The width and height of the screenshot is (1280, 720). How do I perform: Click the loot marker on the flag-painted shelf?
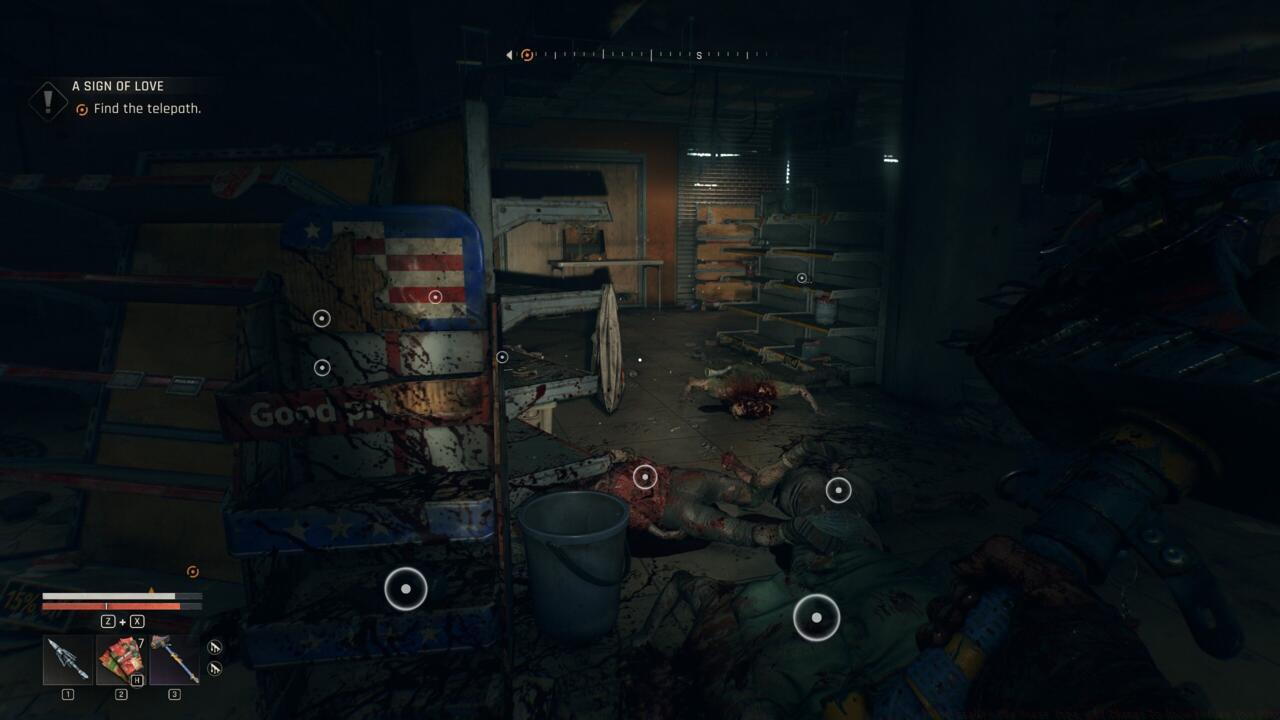click(434, 295)
